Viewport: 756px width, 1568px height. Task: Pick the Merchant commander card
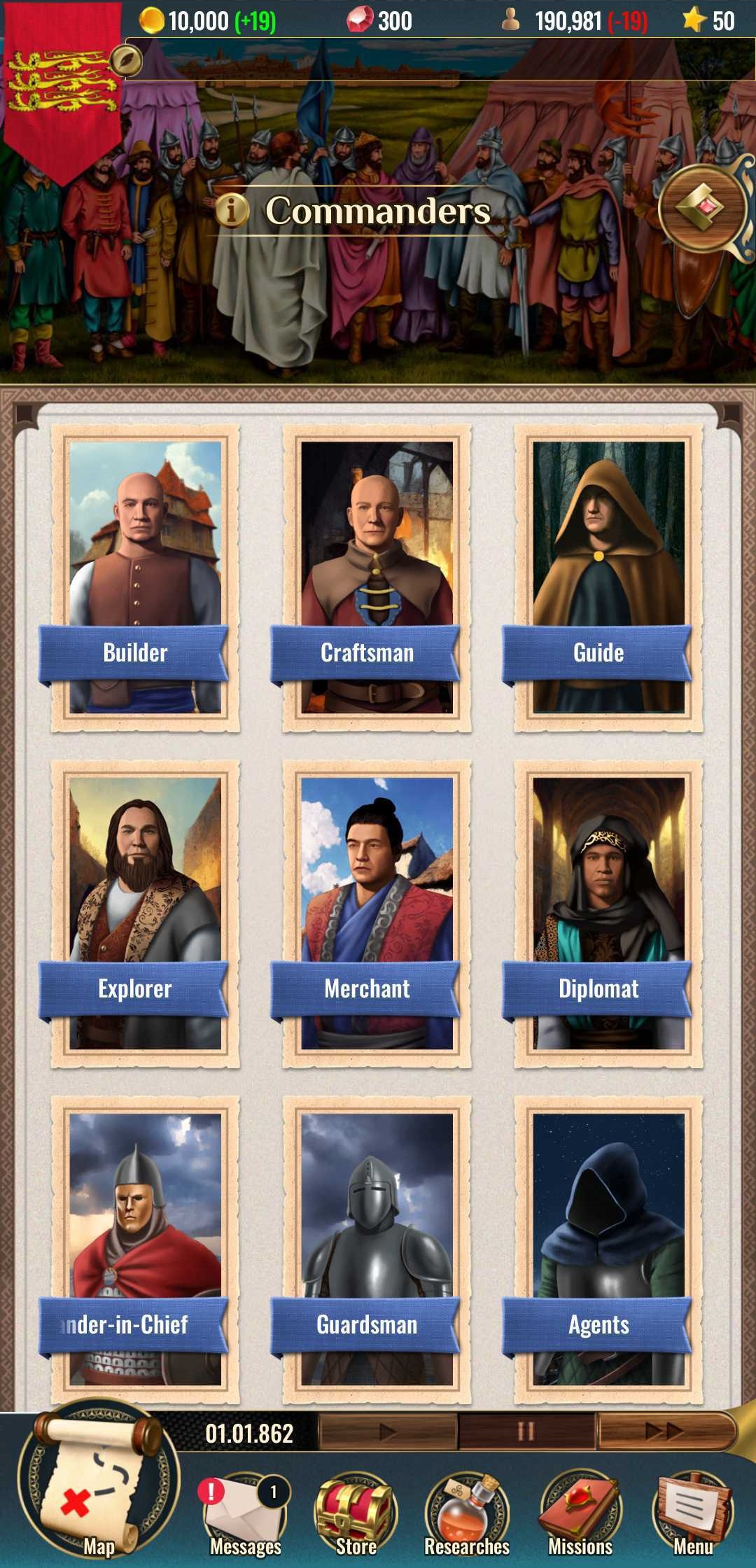click(377, 913)
